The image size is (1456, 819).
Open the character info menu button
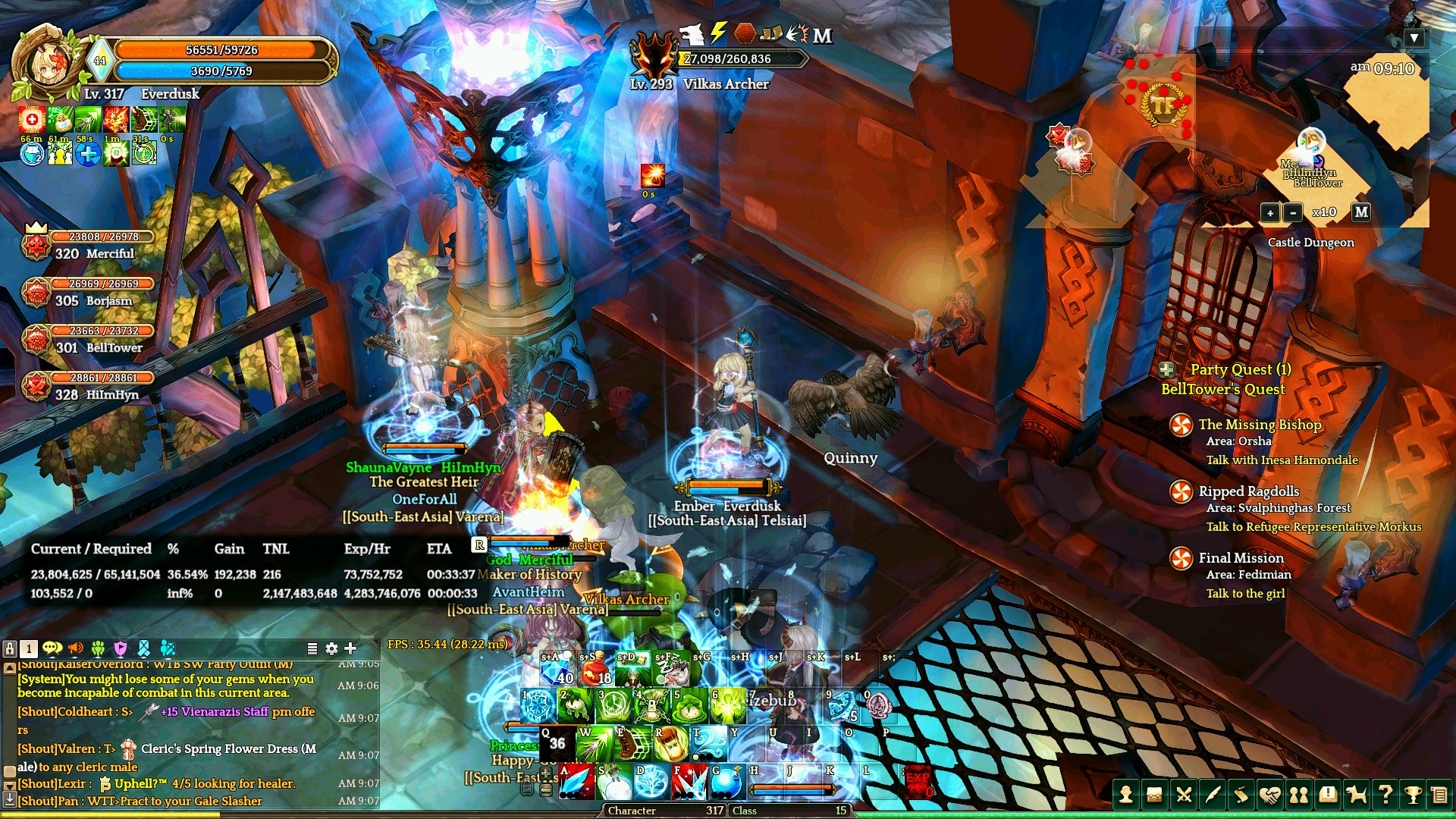point(1125,794)
